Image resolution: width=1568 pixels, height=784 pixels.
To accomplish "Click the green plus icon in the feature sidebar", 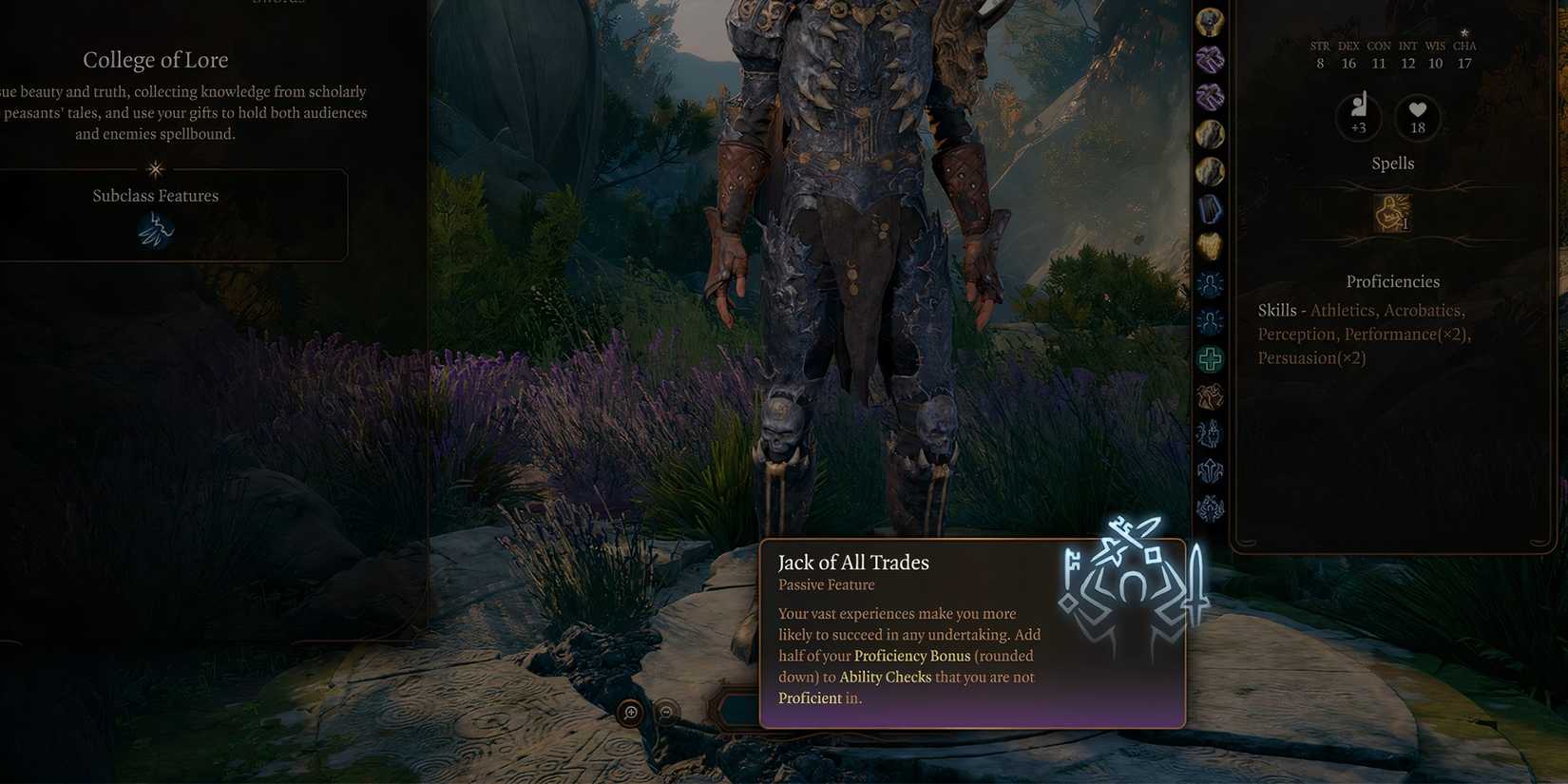I will (1210, 359).
